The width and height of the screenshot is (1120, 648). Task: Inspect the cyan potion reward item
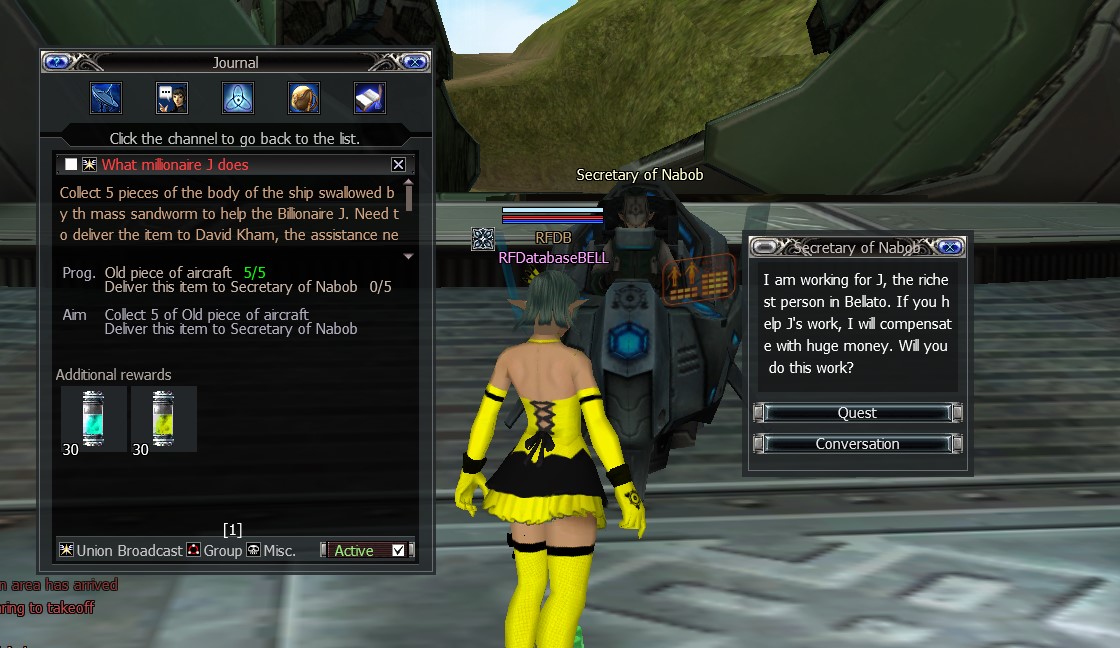point(93,418)
